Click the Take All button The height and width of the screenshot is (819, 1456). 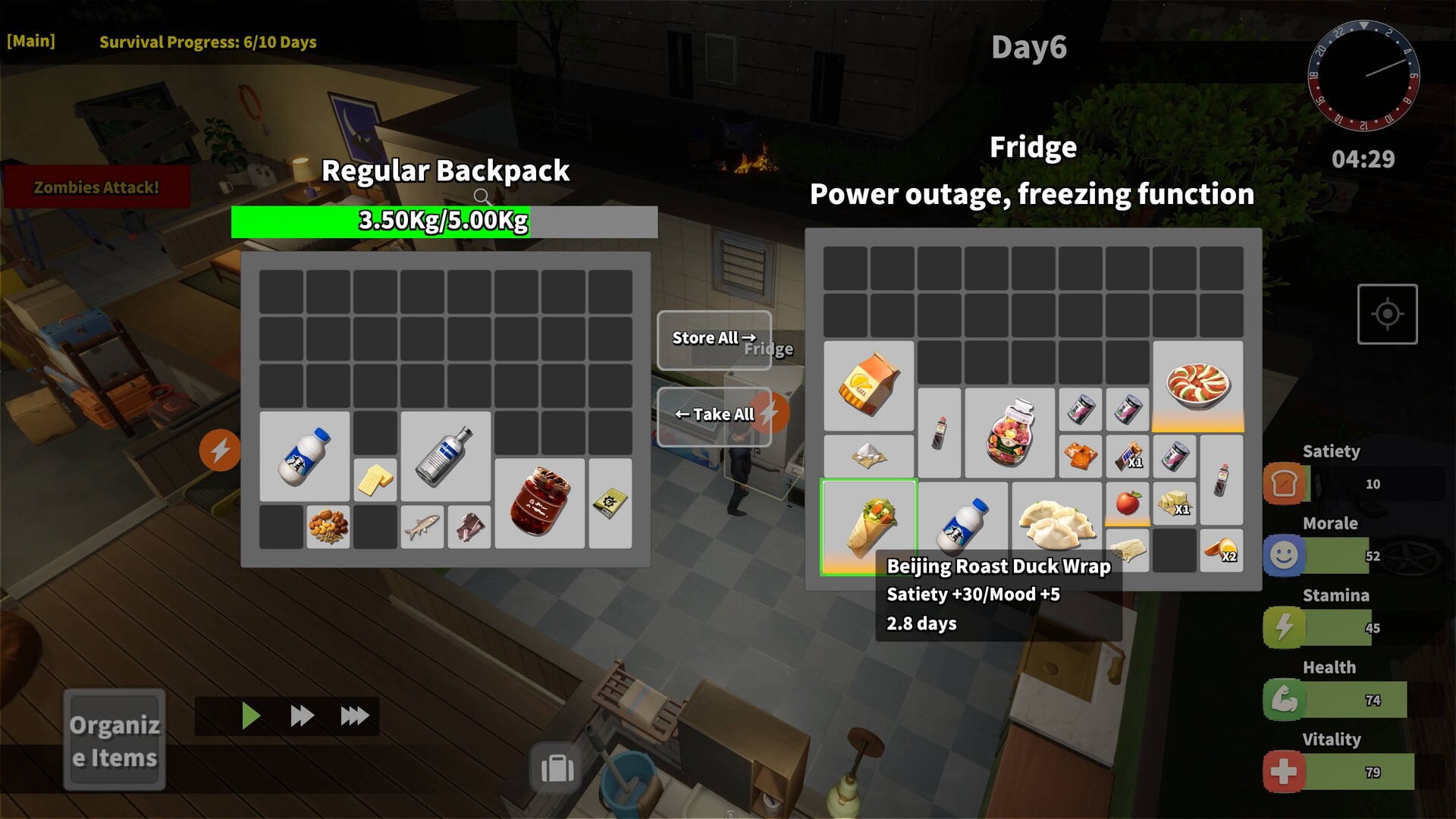point(714,414)
